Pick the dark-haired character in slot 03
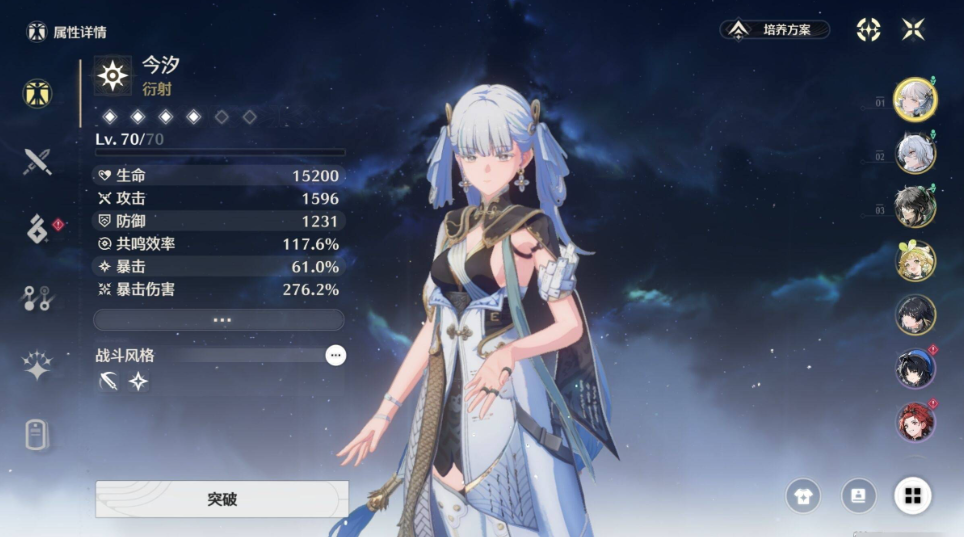Image resolution: width=964 pixels, height=537 pixels. click(x=915, y=206)
